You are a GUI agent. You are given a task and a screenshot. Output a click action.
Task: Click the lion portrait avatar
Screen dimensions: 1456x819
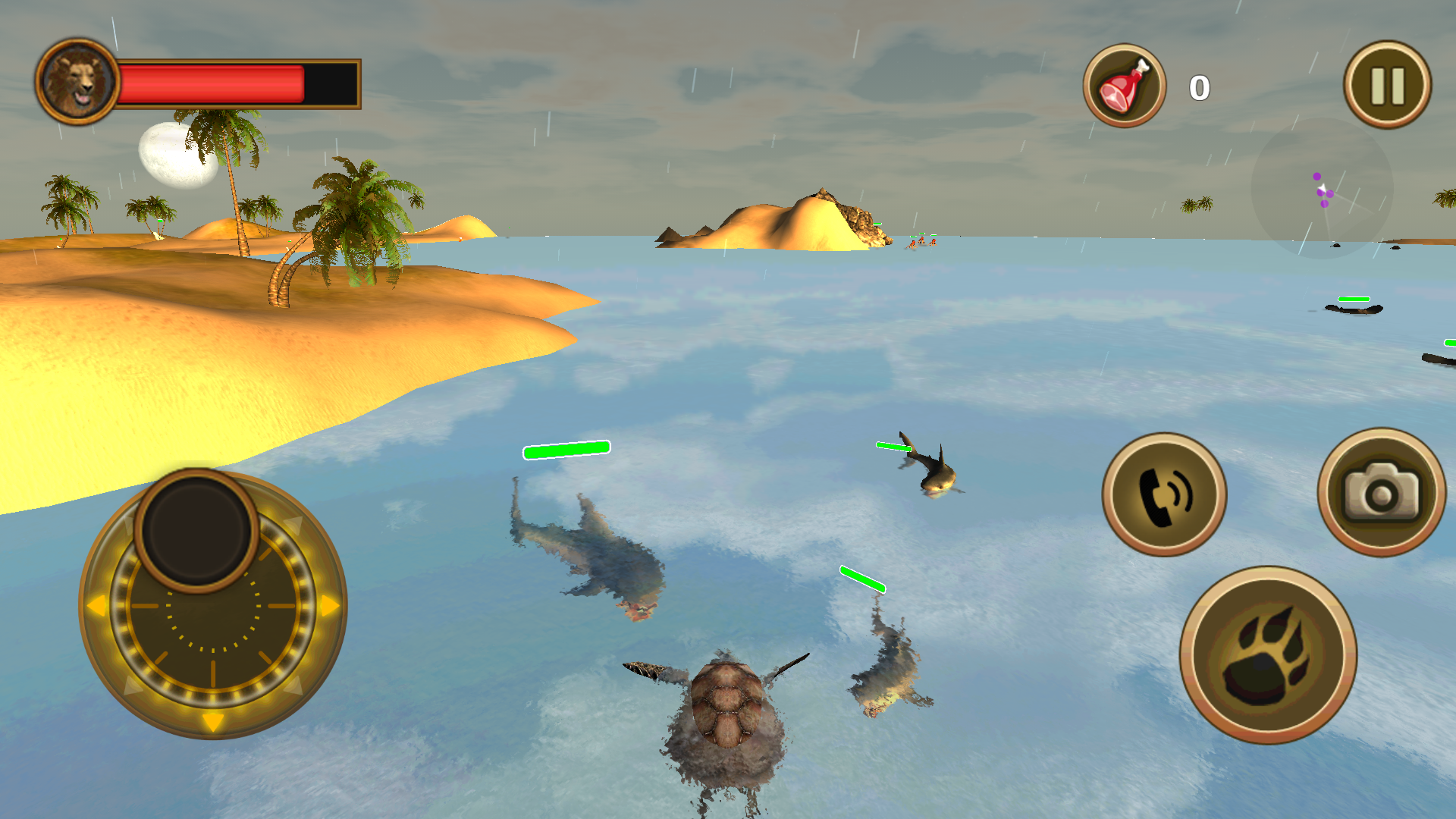click(78, 78)
